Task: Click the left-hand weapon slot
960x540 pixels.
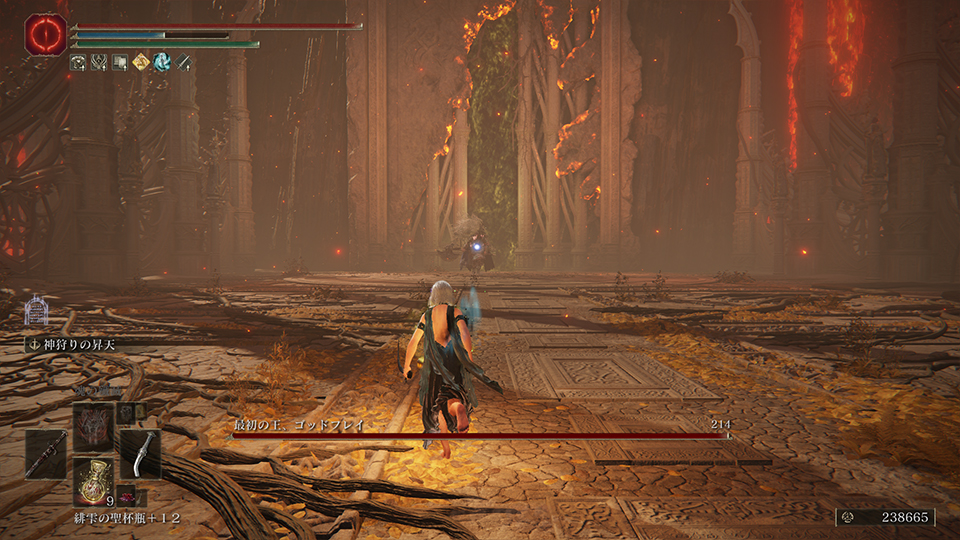Action: [45, 454]
